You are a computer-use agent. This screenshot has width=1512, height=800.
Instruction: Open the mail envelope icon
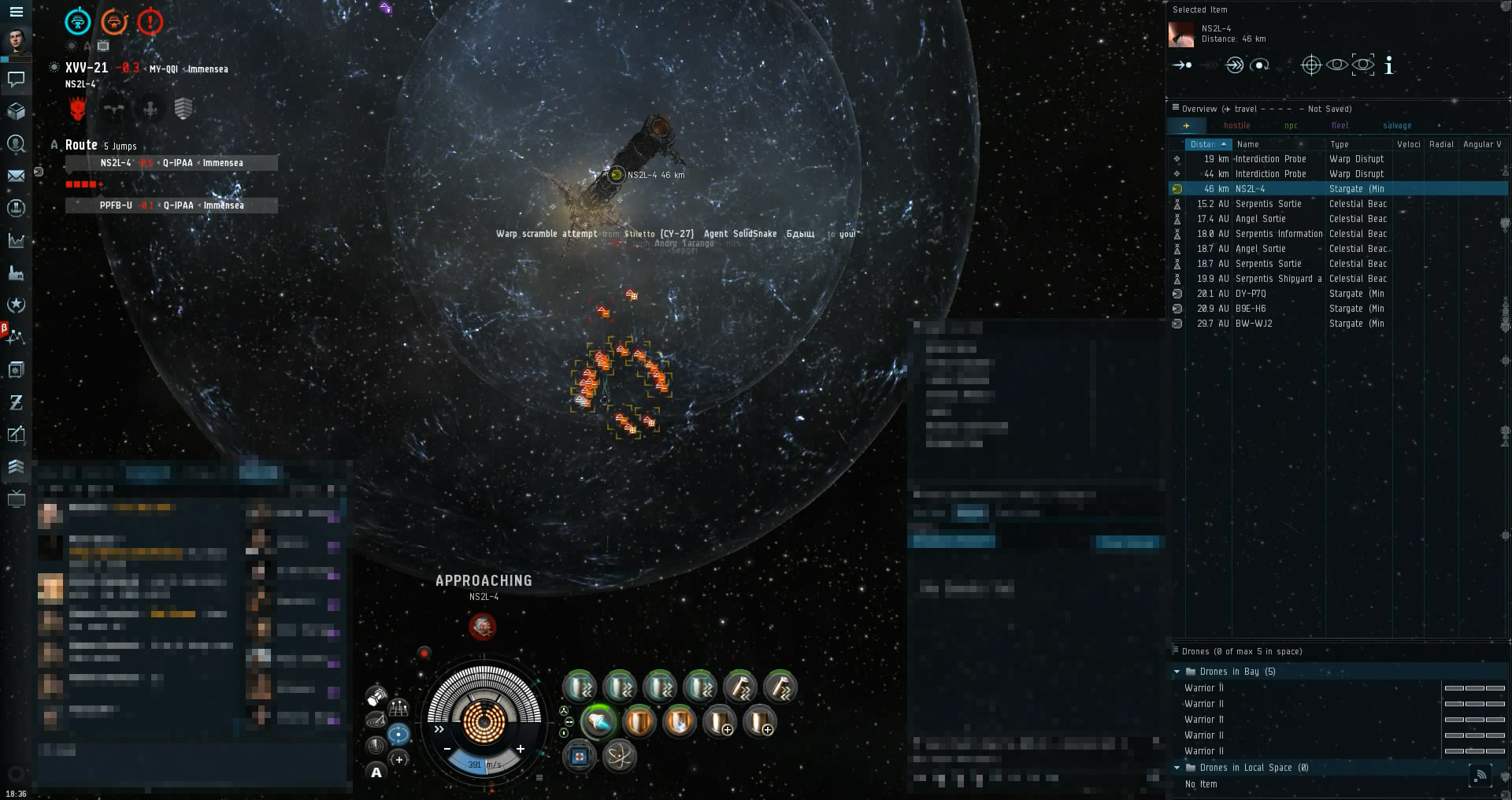(x=16, y=176)
